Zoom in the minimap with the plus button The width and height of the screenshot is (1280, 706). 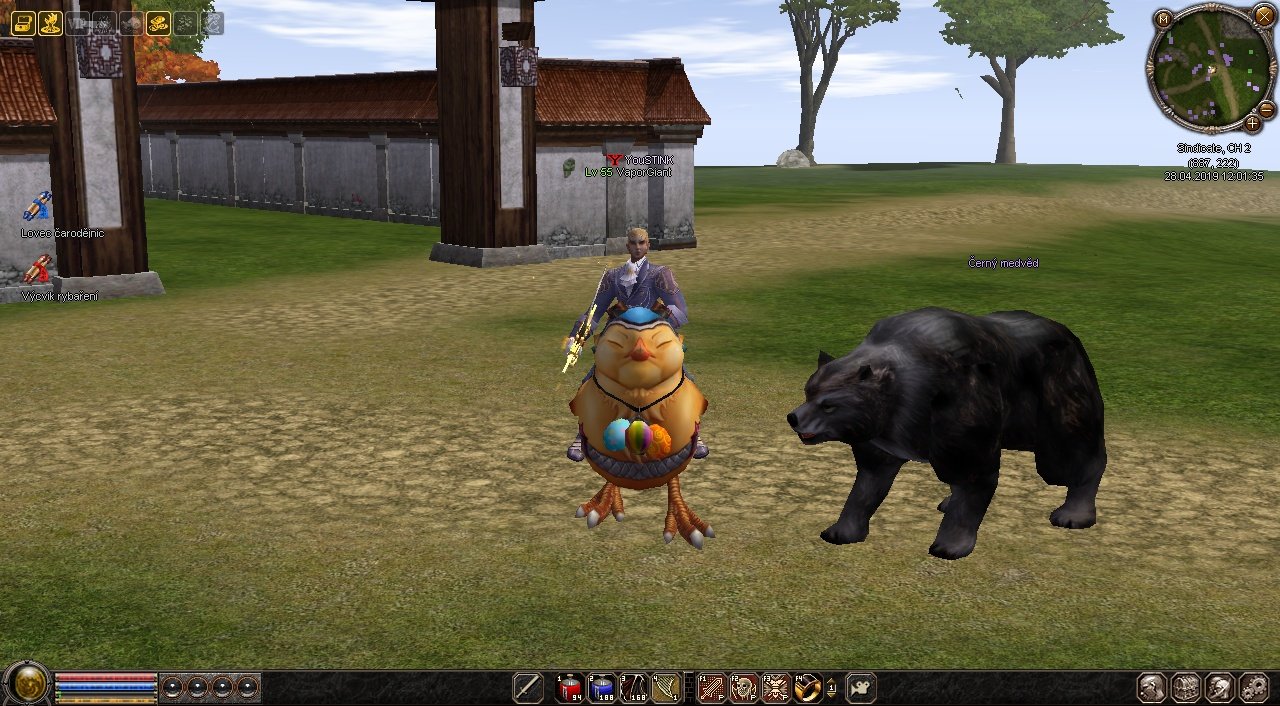click(1252, 124)
